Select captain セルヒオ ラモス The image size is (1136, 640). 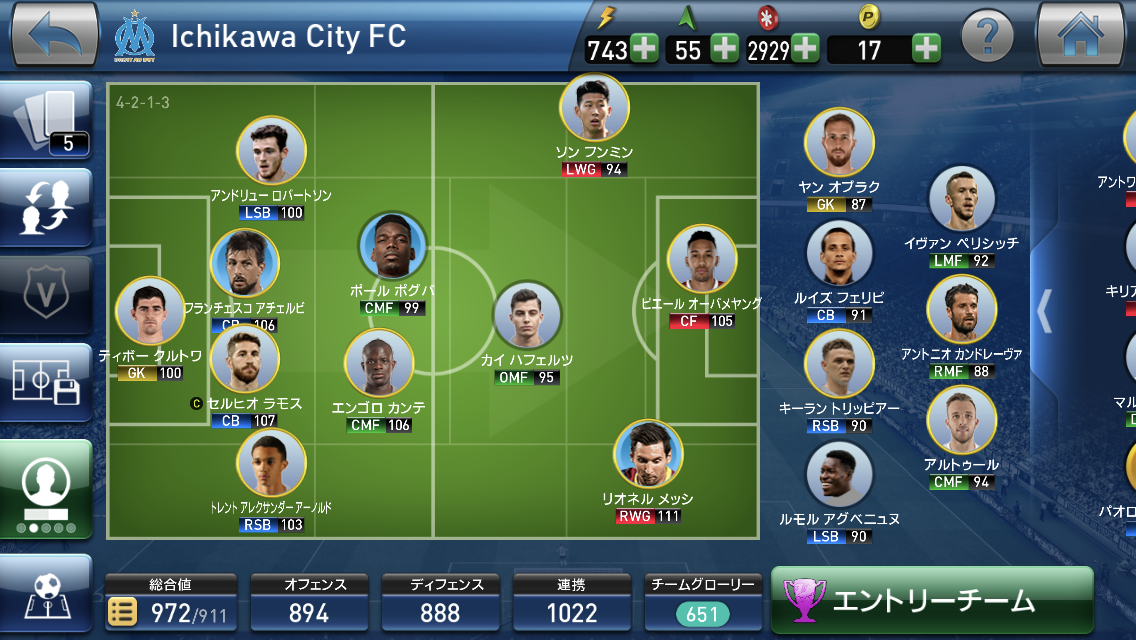click(x=245, y=360)
